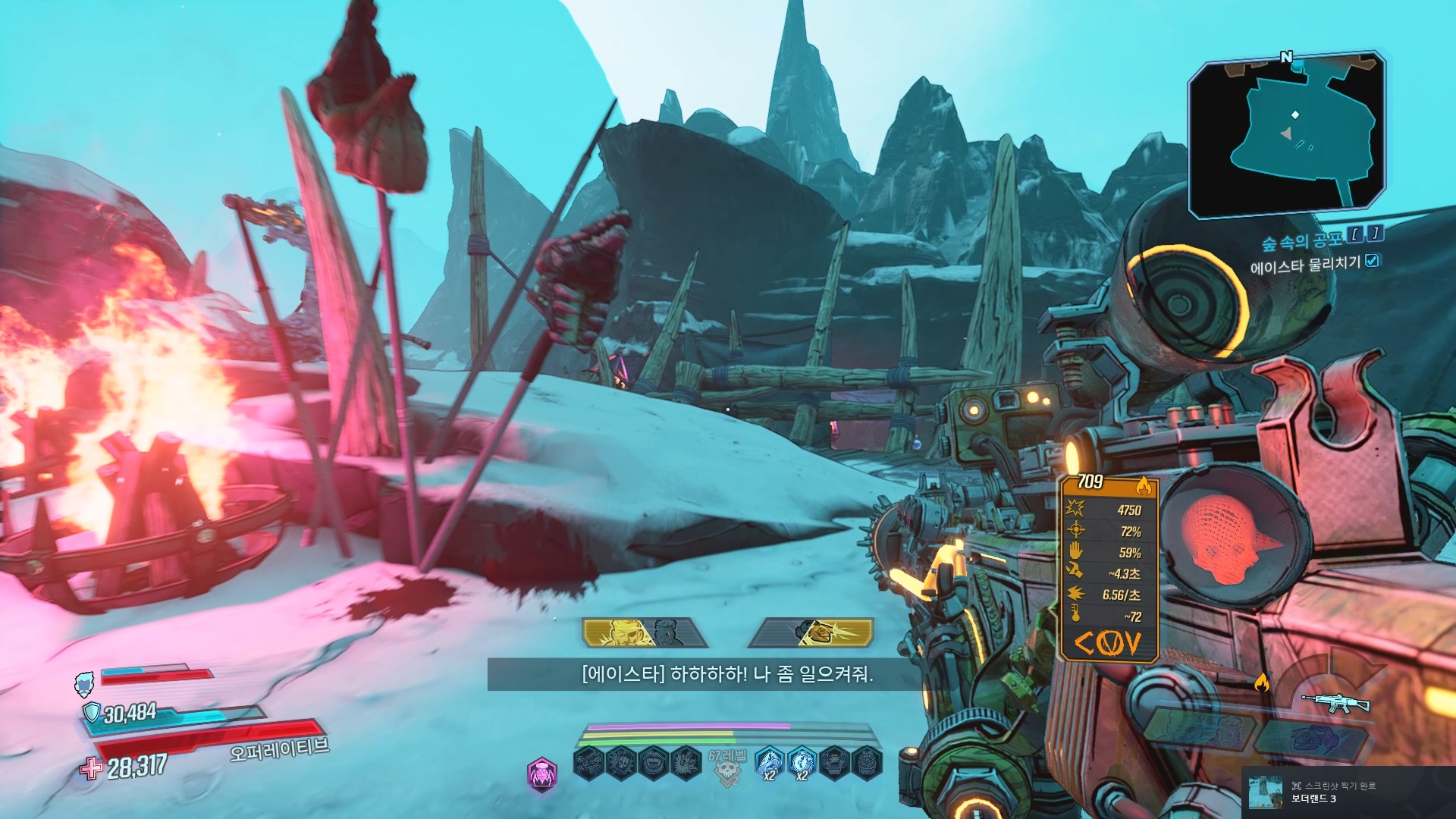This screenshot has height=819, width=1456.
Task: Select the glowing round x2 buff hexagon
Action: coord(802,763)
